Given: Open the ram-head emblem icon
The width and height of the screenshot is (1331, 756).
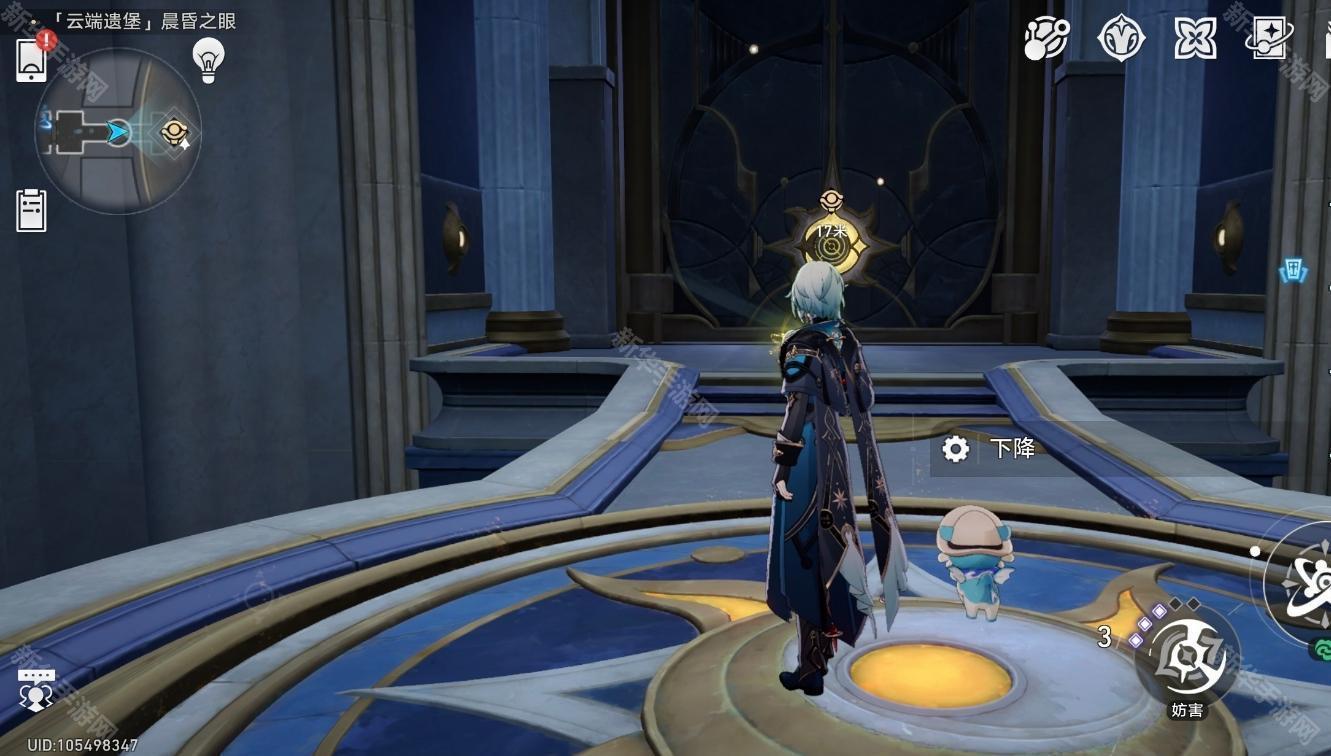Looking at the screenshot, I should tap(1121, 39).
